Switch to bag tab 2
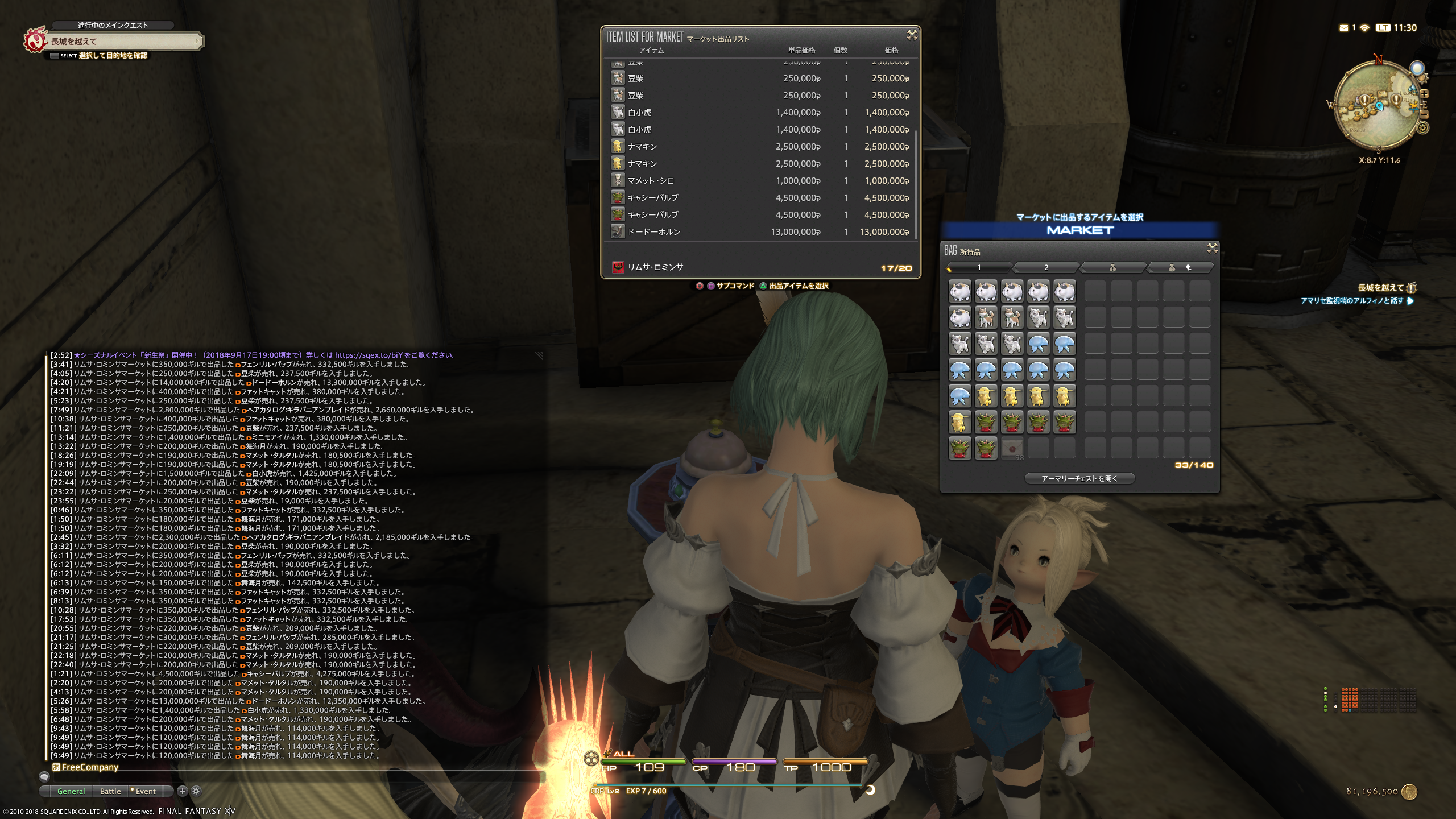This screenshot has width=1456, height=819. (x=1045, y=267)
